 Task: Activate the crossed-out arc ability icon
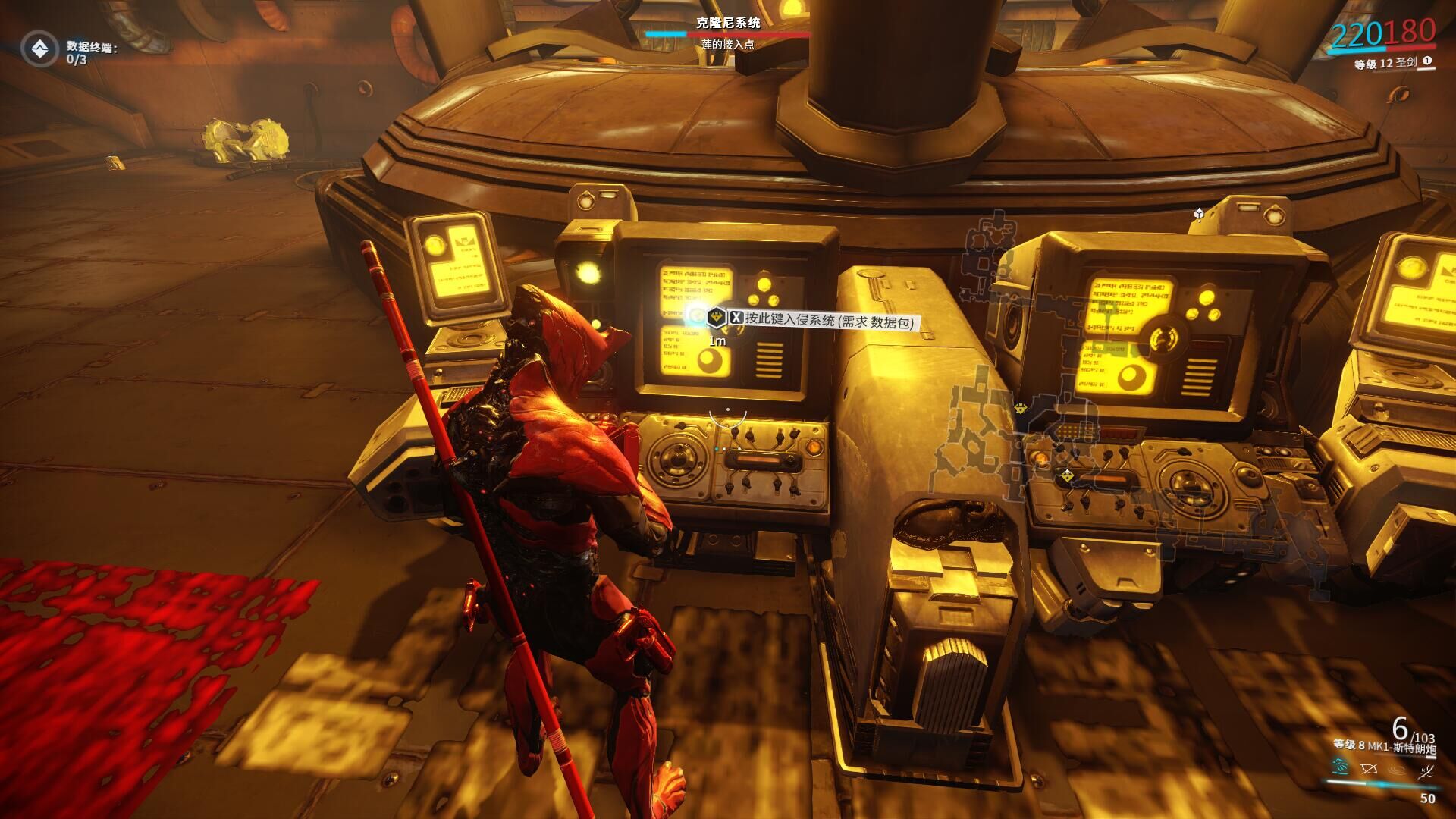tap(1369, 769)
